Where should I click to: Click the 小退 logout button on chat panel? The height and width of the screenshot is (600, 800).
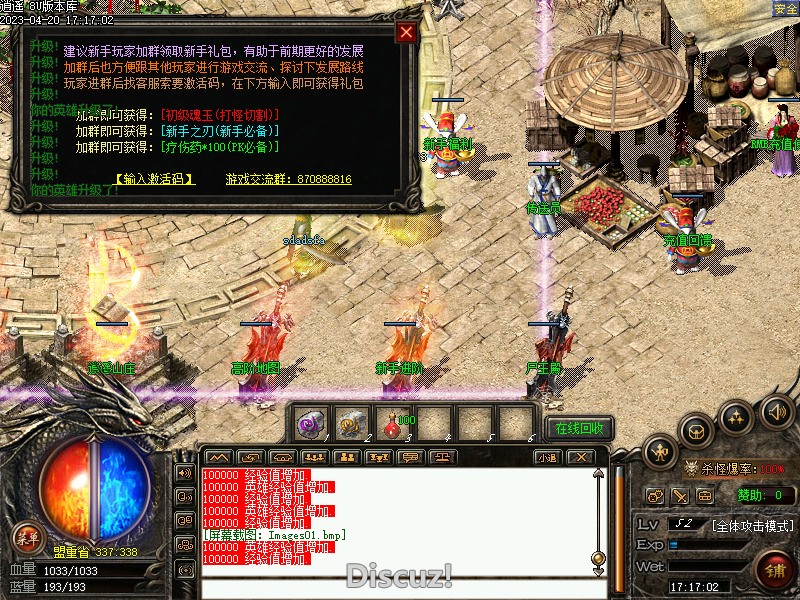click(x=547, y=457)
